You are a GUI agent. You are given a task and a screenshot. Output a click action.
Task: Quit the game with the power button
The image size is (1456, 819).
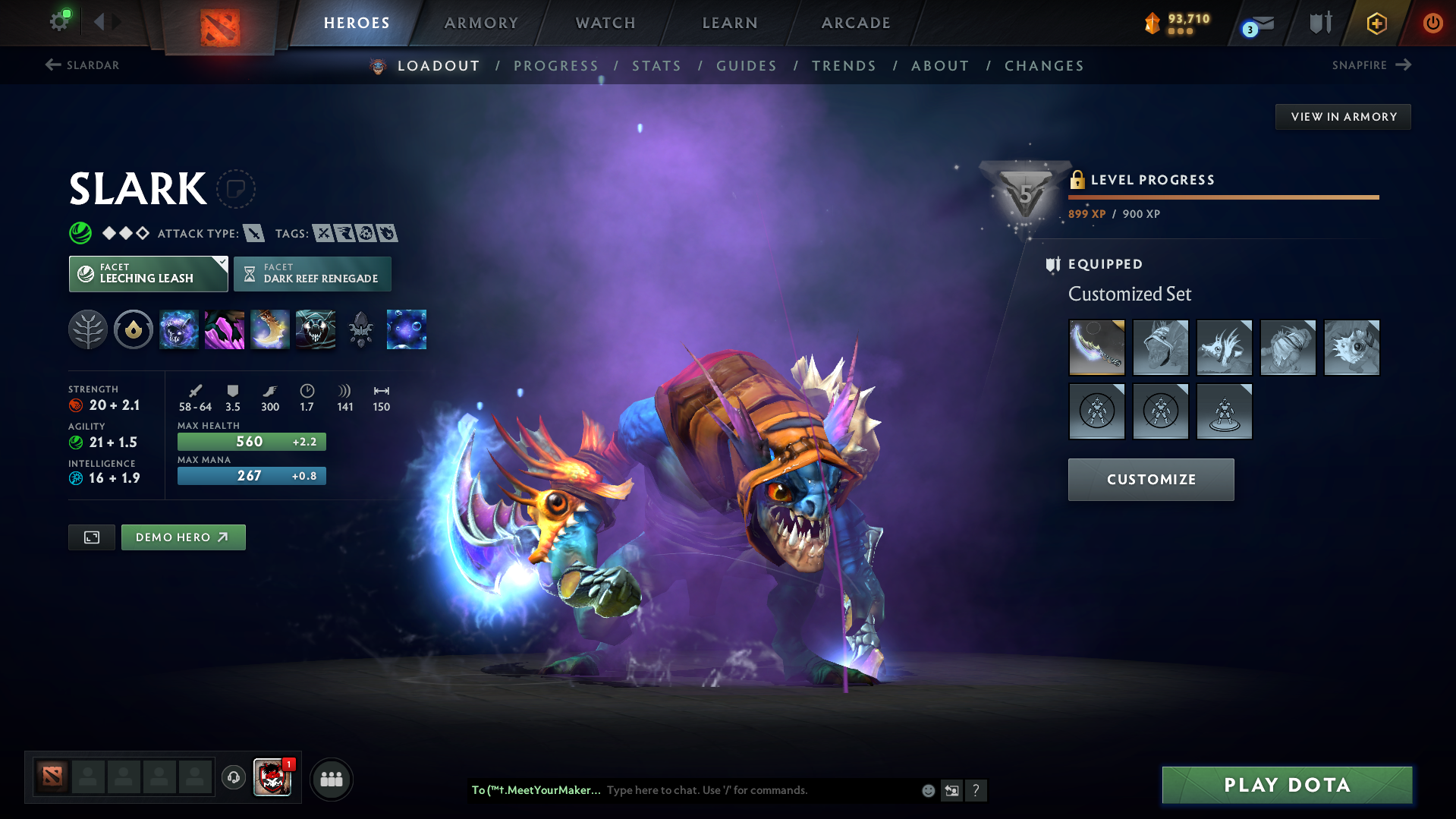[x=1432, y=23]
